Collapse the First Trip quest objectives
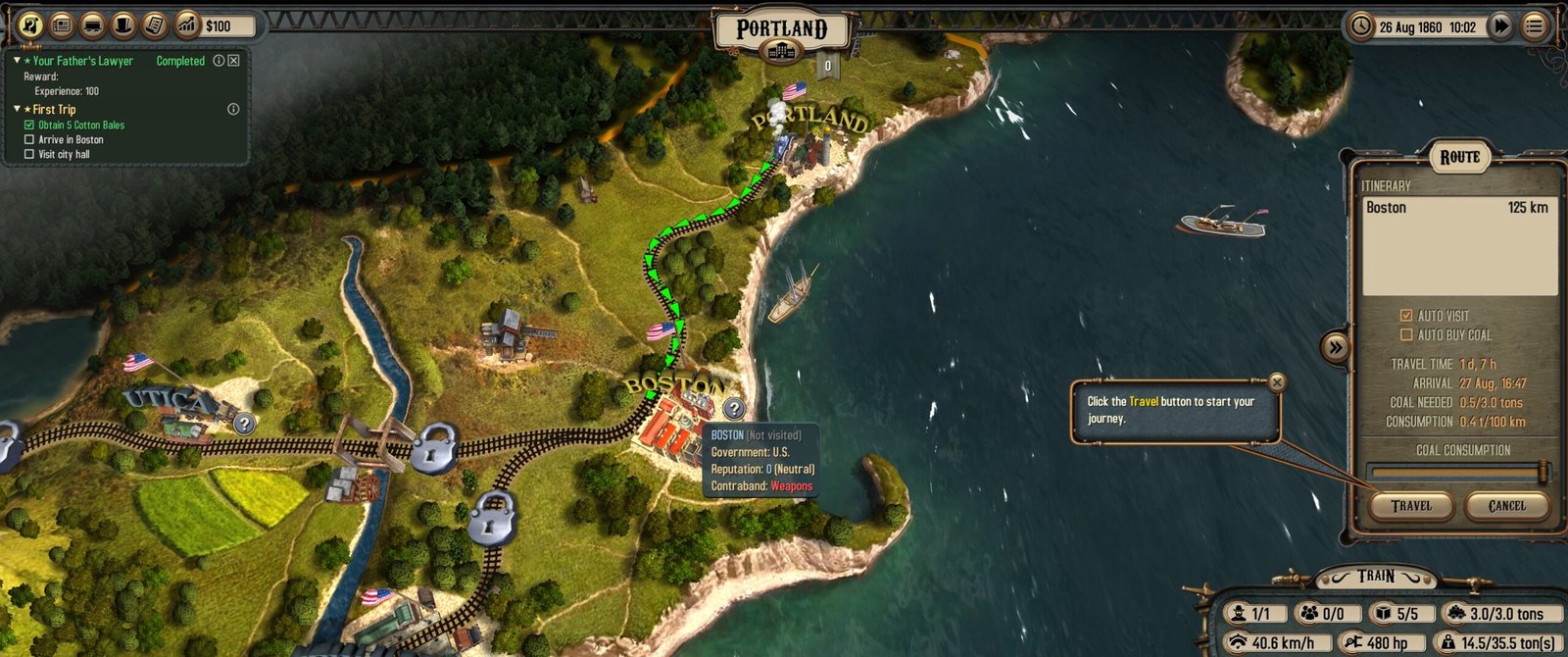1568x657 pixels. (x=17, y=109)
